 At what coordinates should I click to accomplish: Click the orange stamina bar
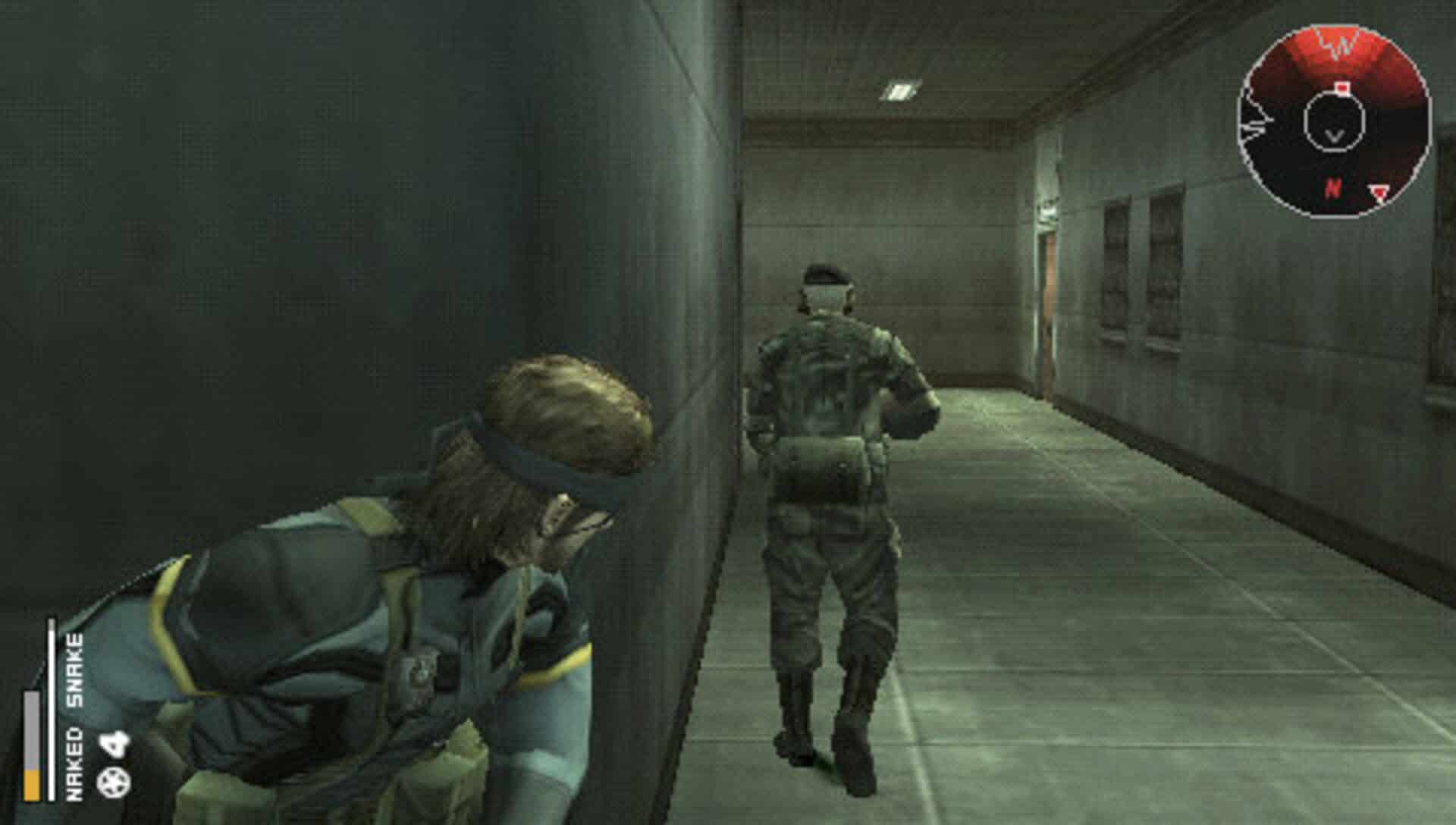(x=31, y=784)
